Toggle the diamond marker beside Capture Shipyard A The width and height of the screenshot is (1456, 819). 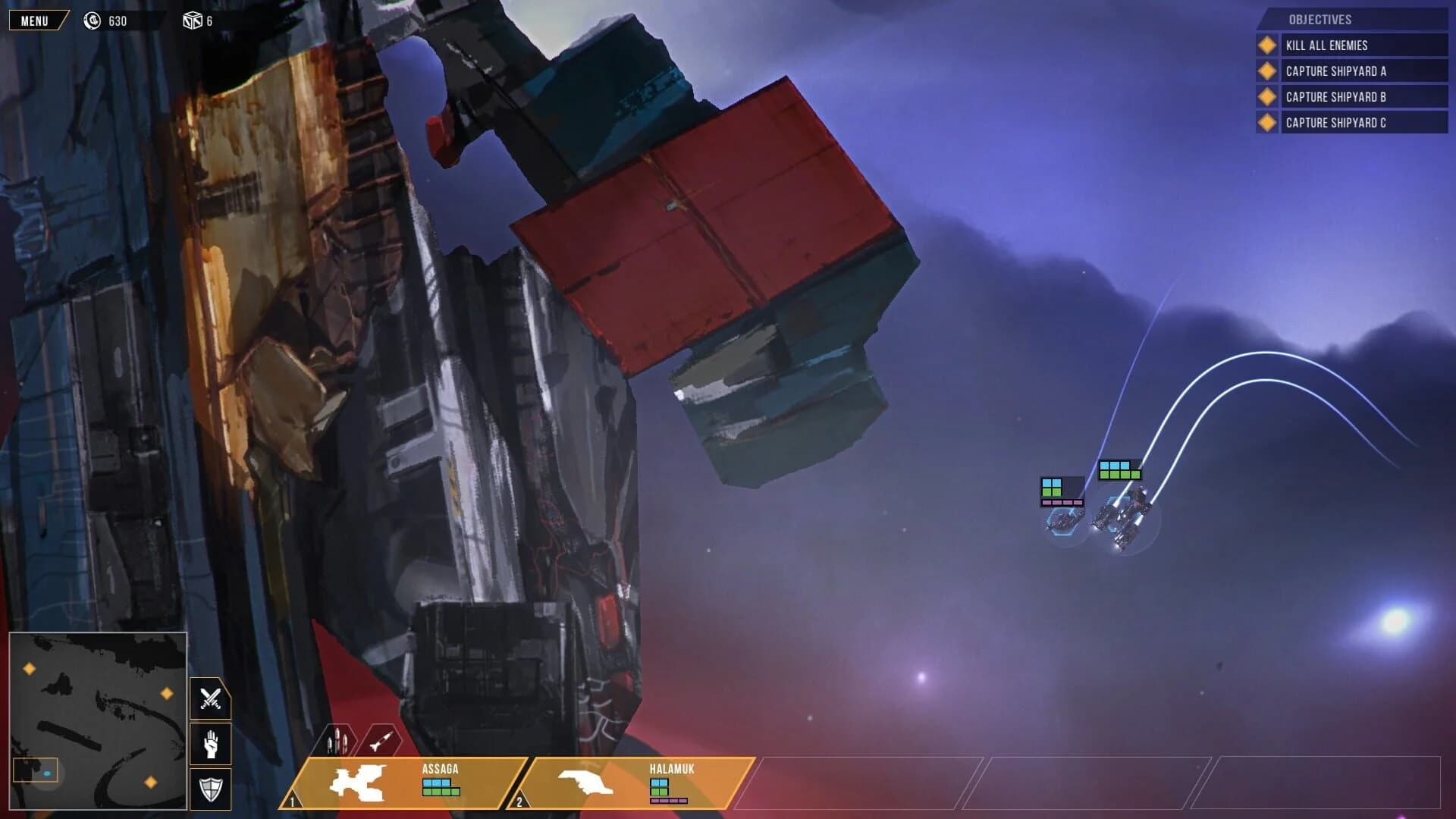click(1266, 71)
